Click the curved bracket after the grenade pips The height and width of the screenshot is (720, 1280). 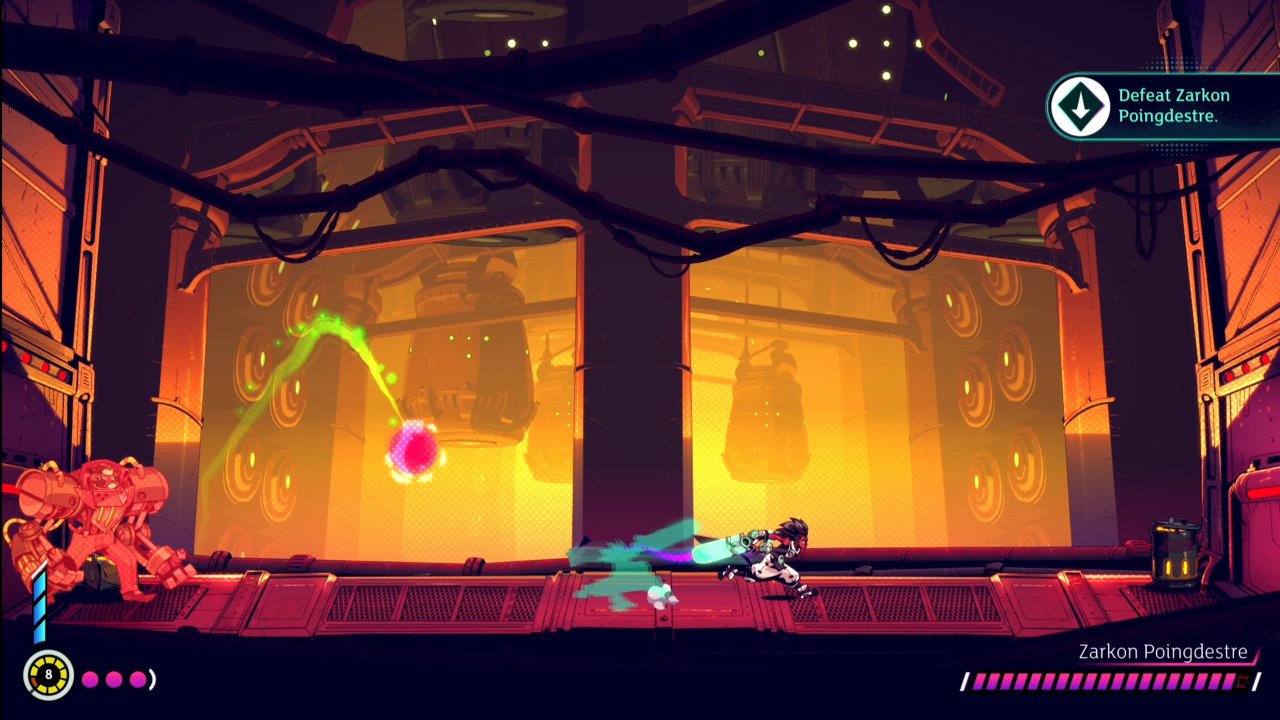pos(152,678)
